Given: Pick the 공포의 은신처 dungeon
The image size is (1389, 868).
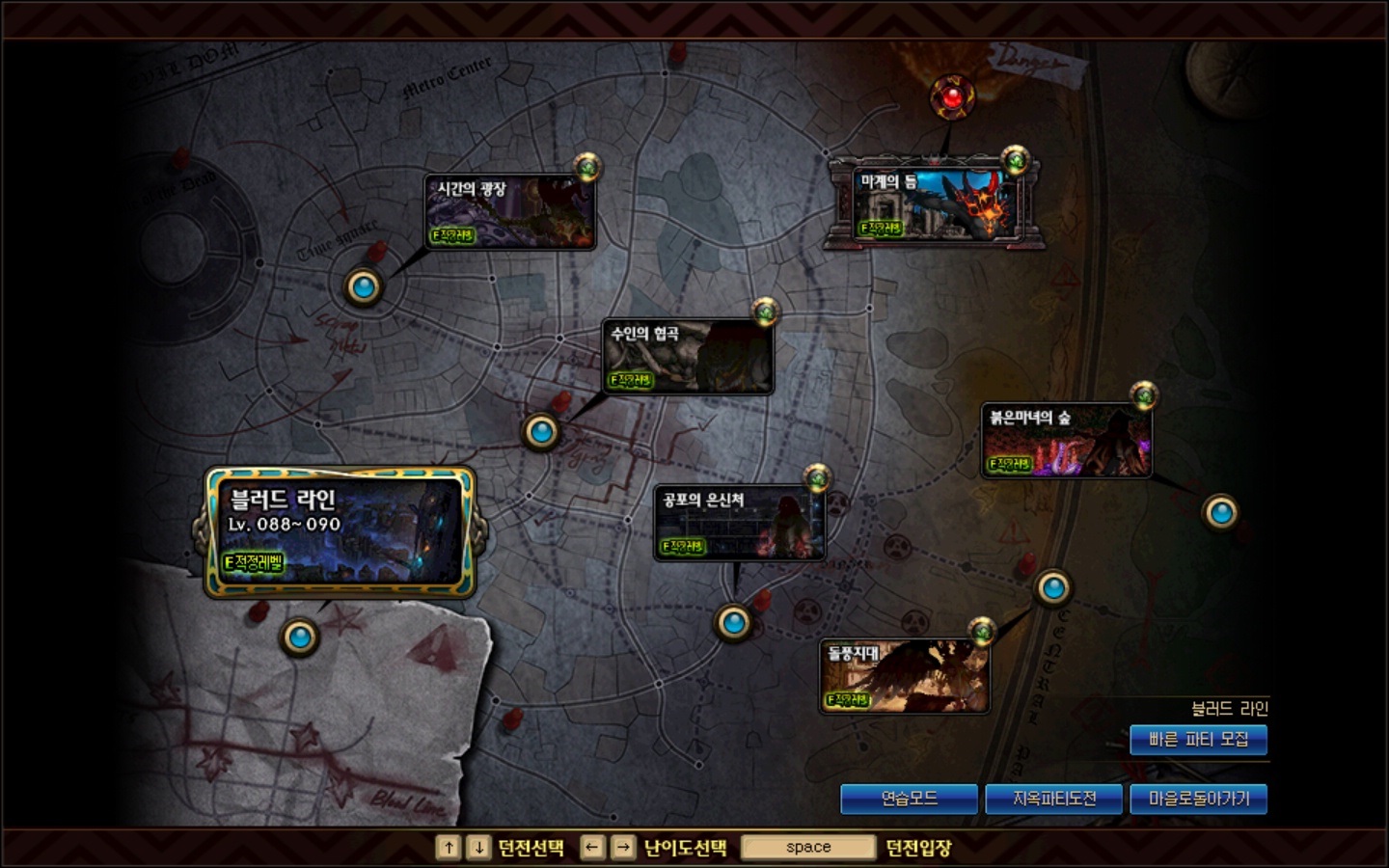Looking at the screenshot, I should pyautogui.click(x=739, y=523).
